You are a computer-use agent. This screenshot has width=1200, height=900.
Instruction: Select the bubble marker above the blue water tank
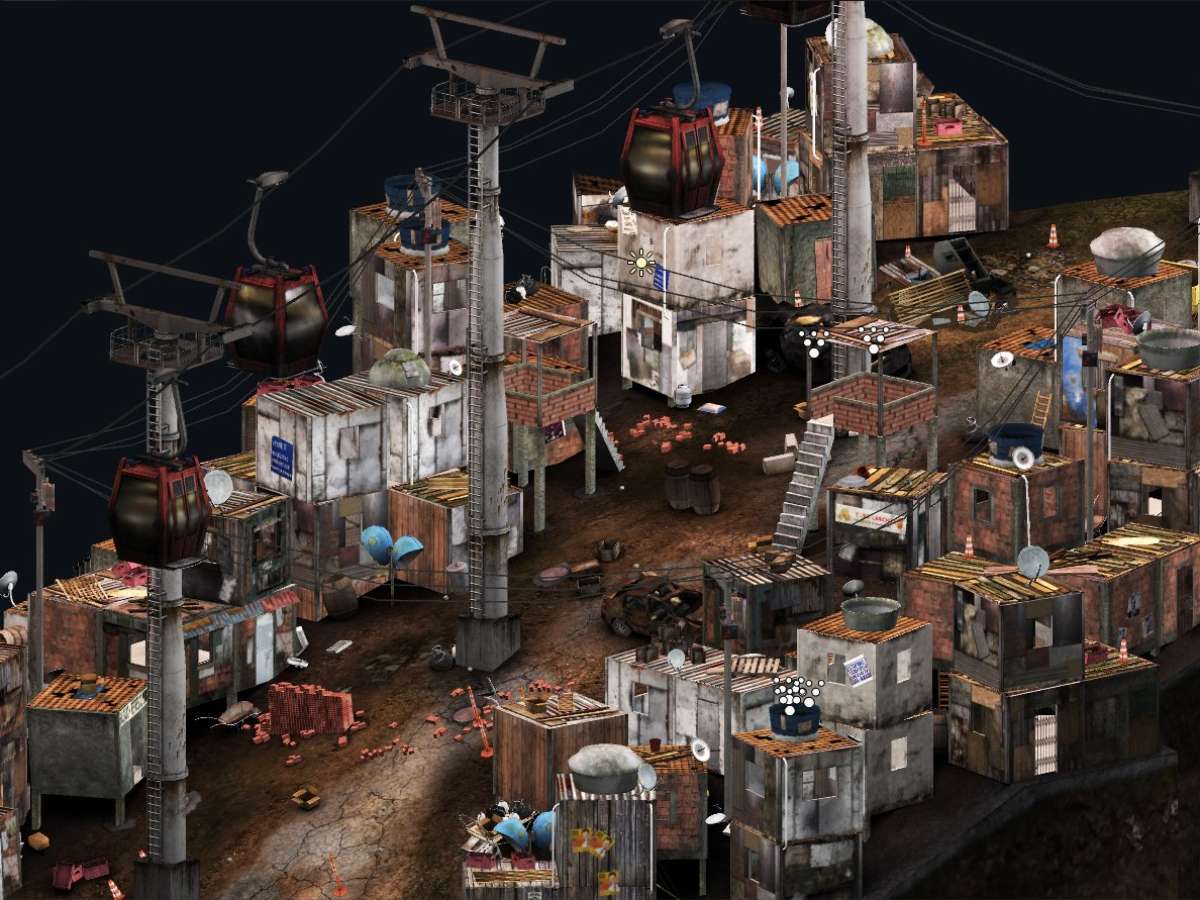click(x=797, y=692)
